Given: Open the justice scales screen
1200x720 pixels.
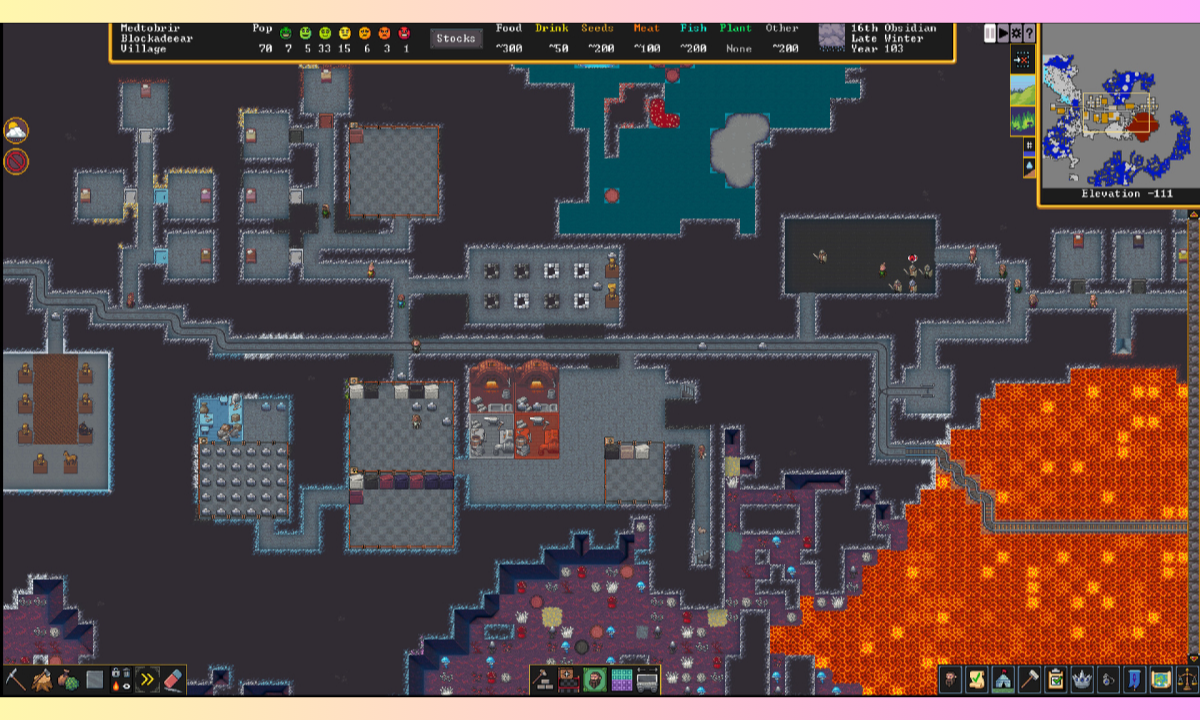Looking at the screenshot, I should pos(1186,680).
